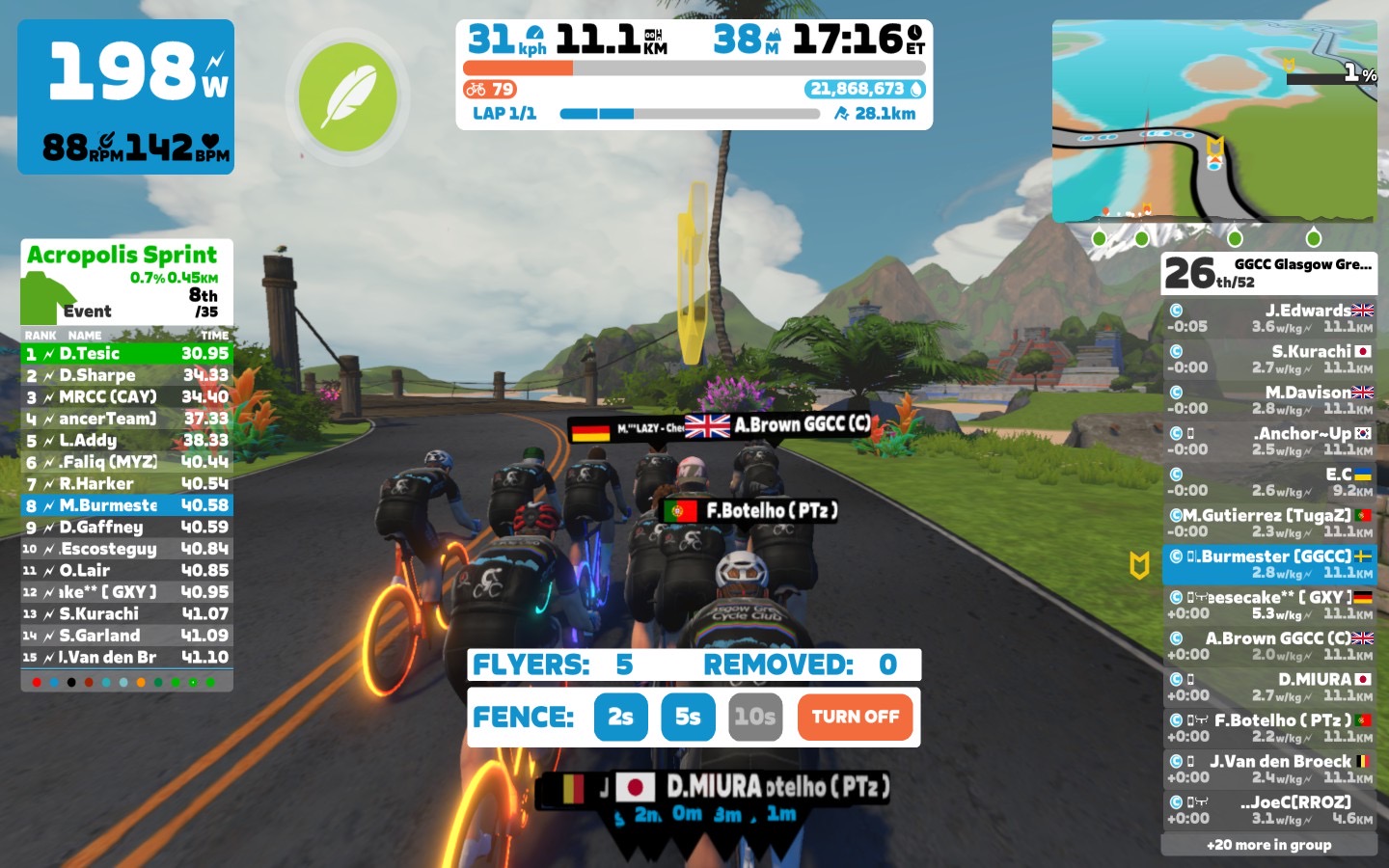
Task: Open the minimap view
Action: (1213, 121)
